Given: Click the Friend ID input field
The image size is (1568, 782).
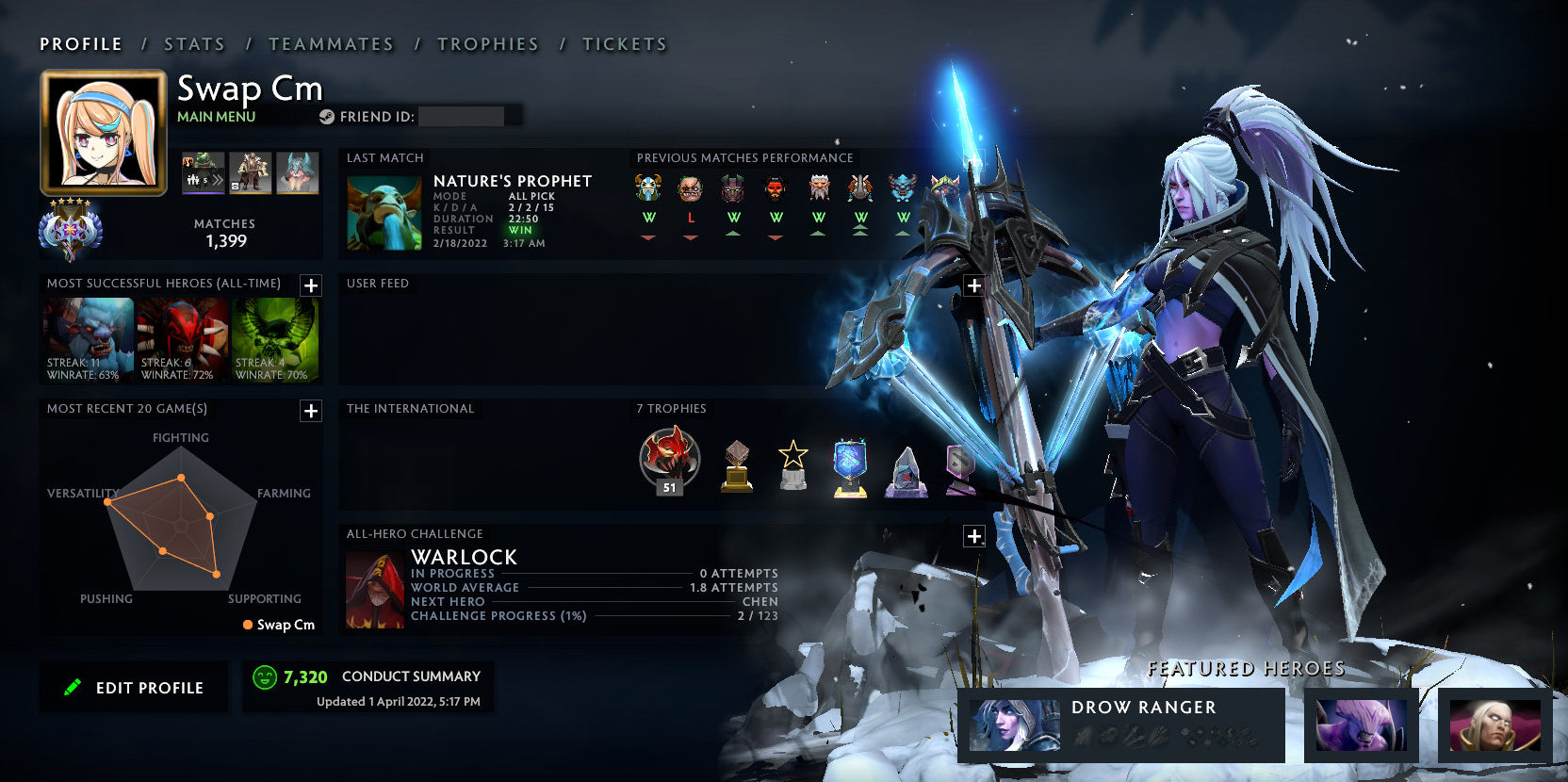Looking at the screenshot, I should pyautogui.click(x=465, y=116).
